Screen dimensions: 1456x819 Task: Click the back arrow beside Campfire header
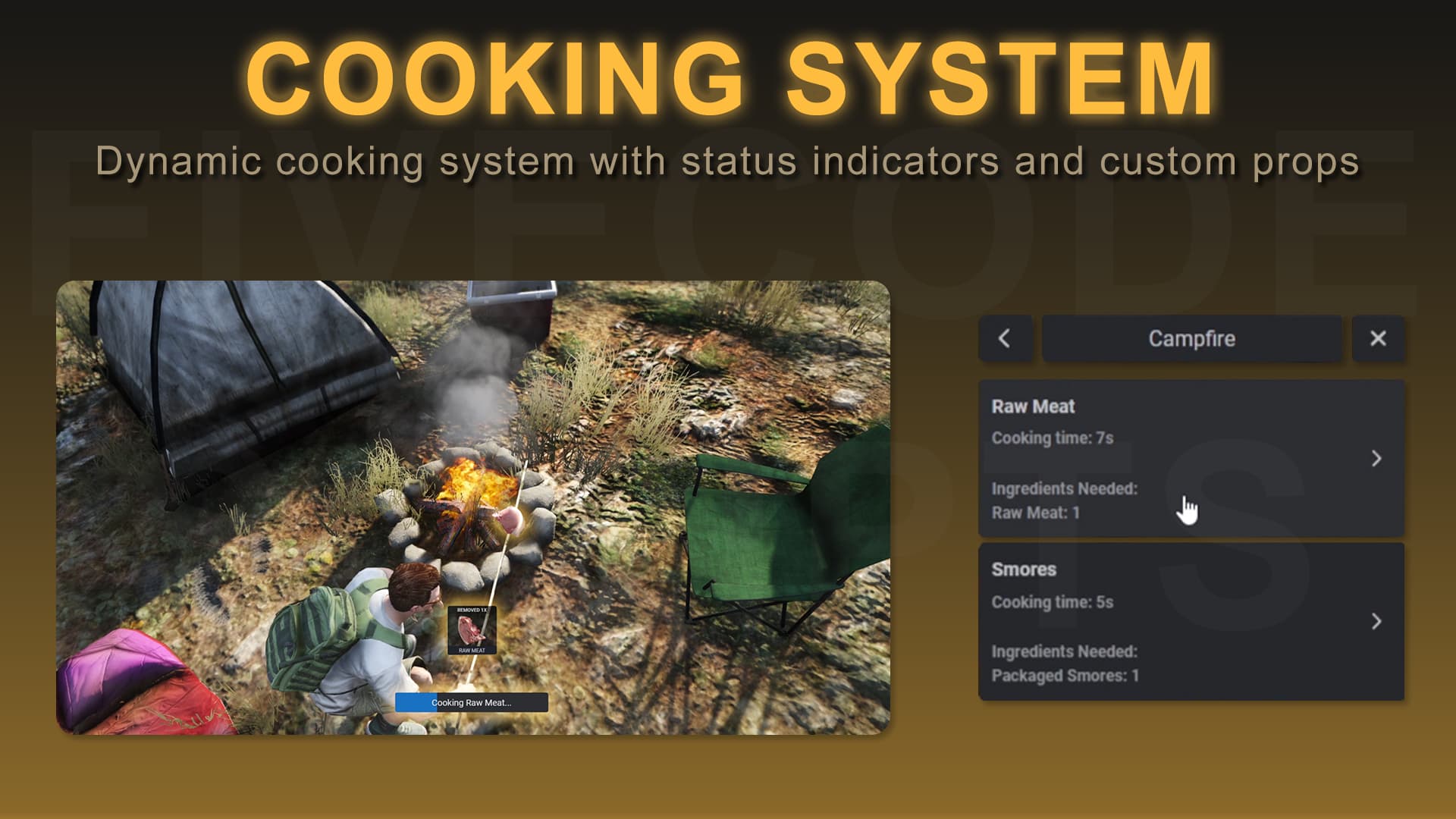[1005, 339]
